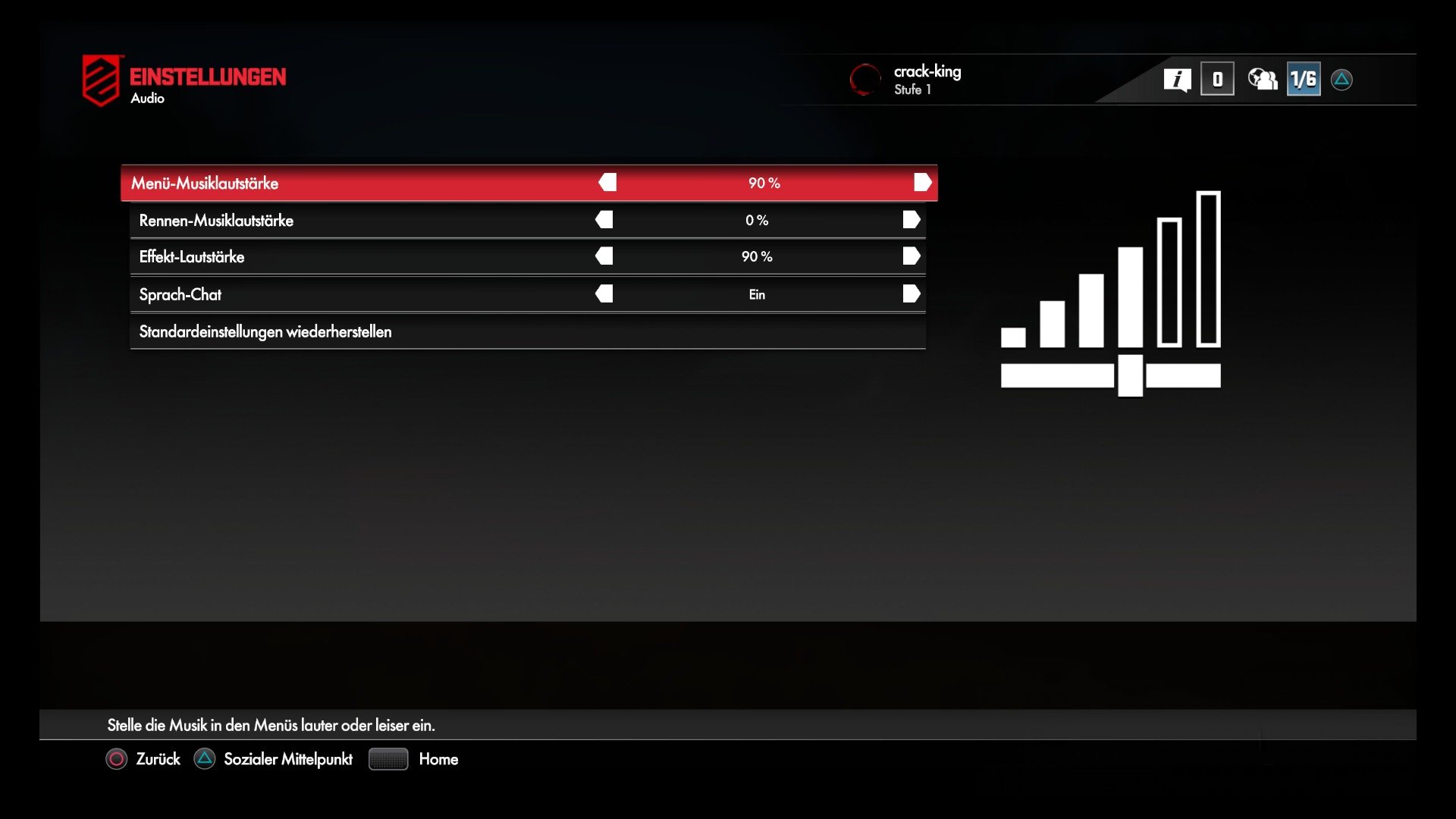This screenshot has height=819, width=1456.
Task: Toggle Sprach-Chat from Ein to Aus
Action: (x=757, y=294)
